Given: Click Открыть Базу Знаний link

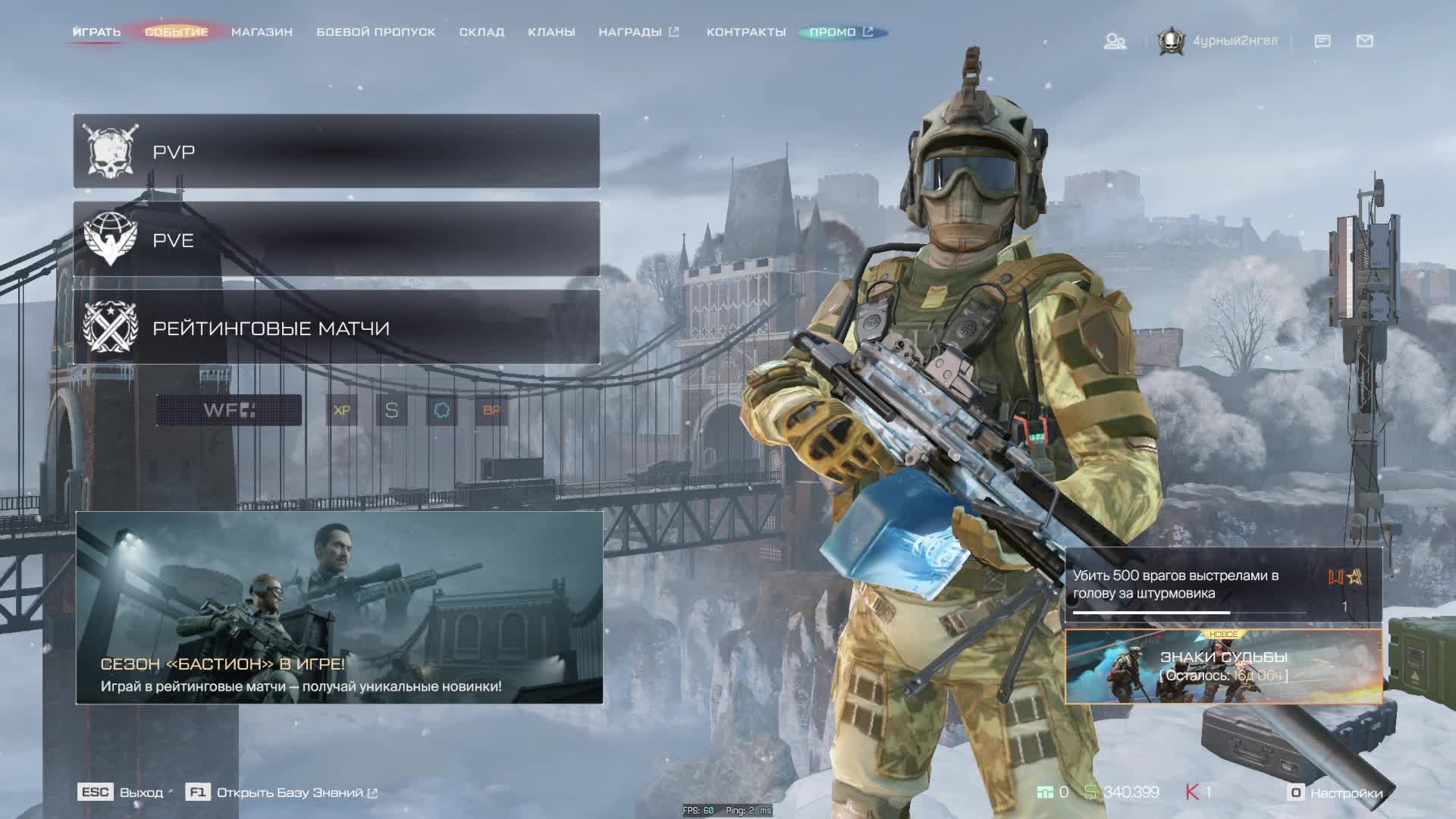Looking at the screenshot, I should (x=290, y=792).
